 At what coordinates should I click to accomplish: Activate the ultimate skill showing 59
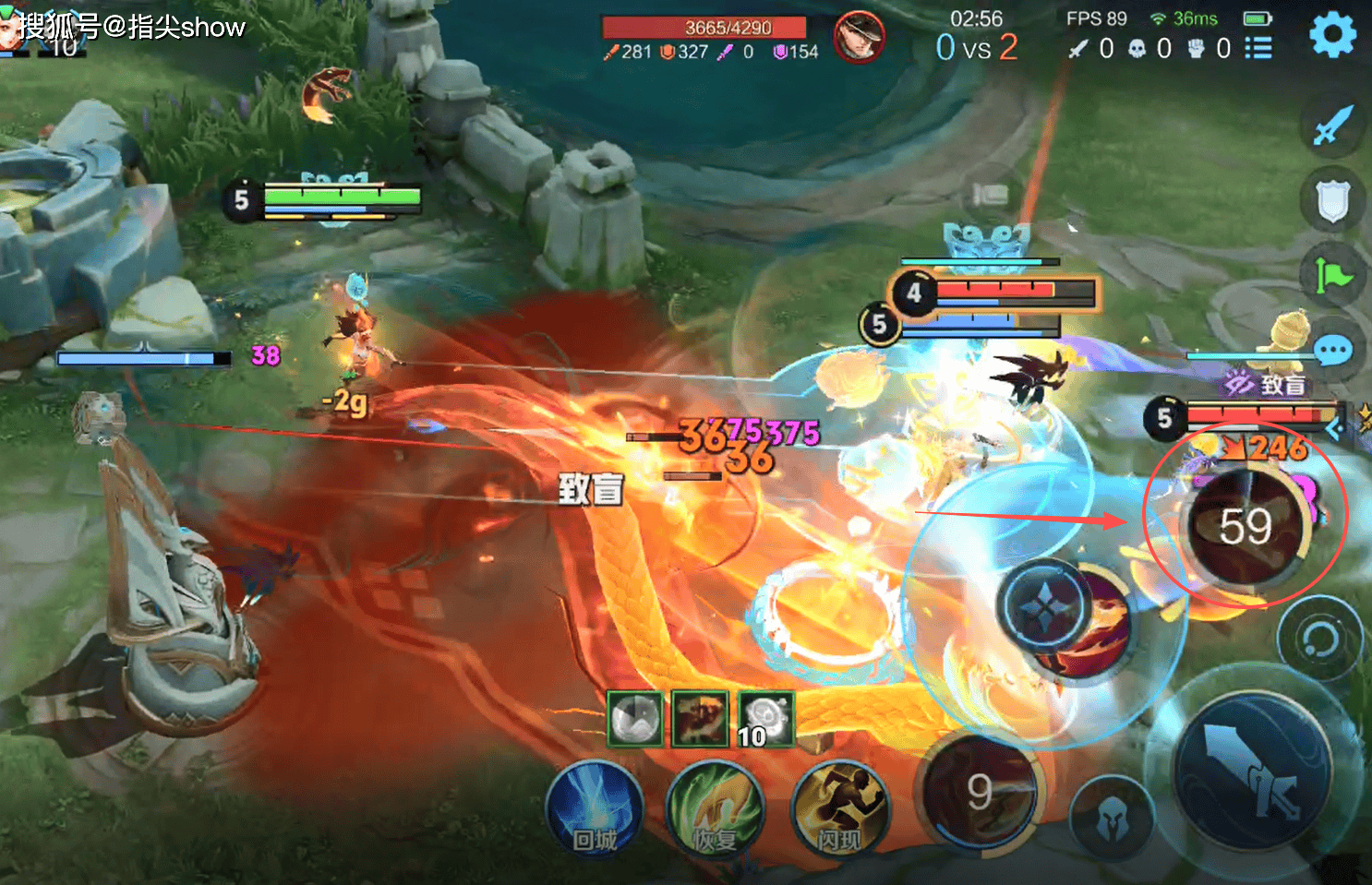coord(1246,527)
